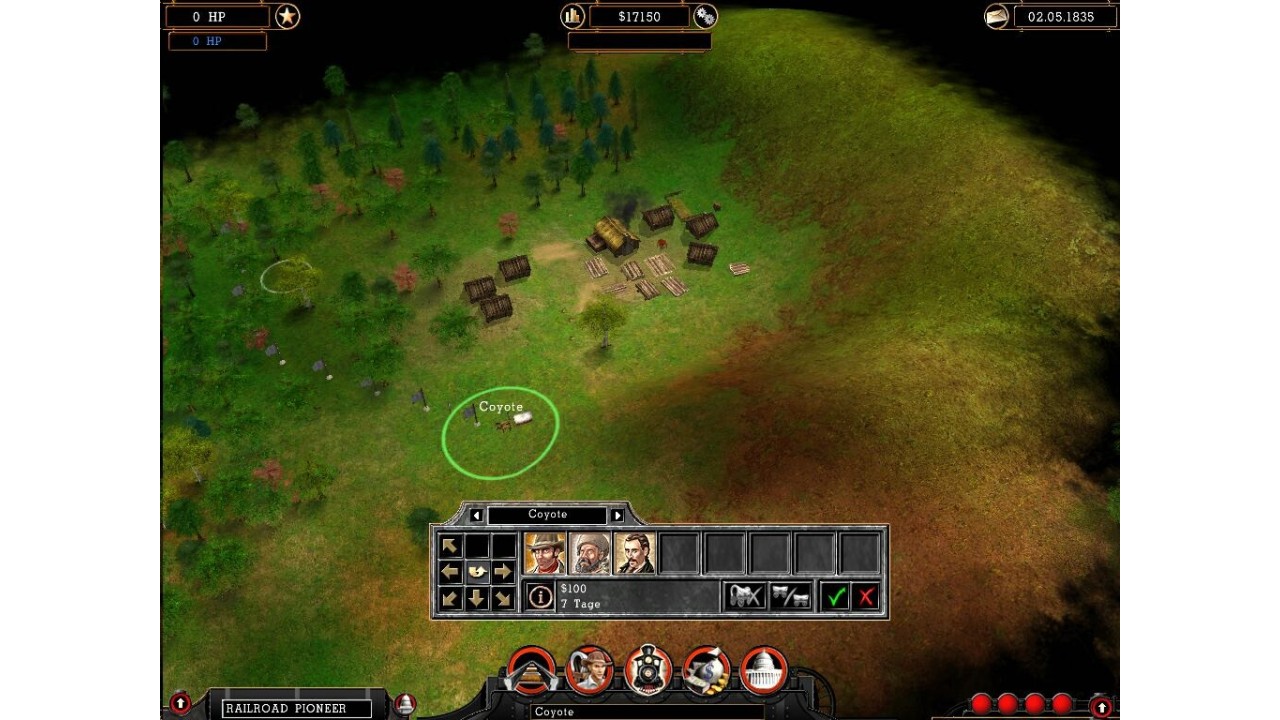Select the cowboy portrait with red neckerchief

545,553
